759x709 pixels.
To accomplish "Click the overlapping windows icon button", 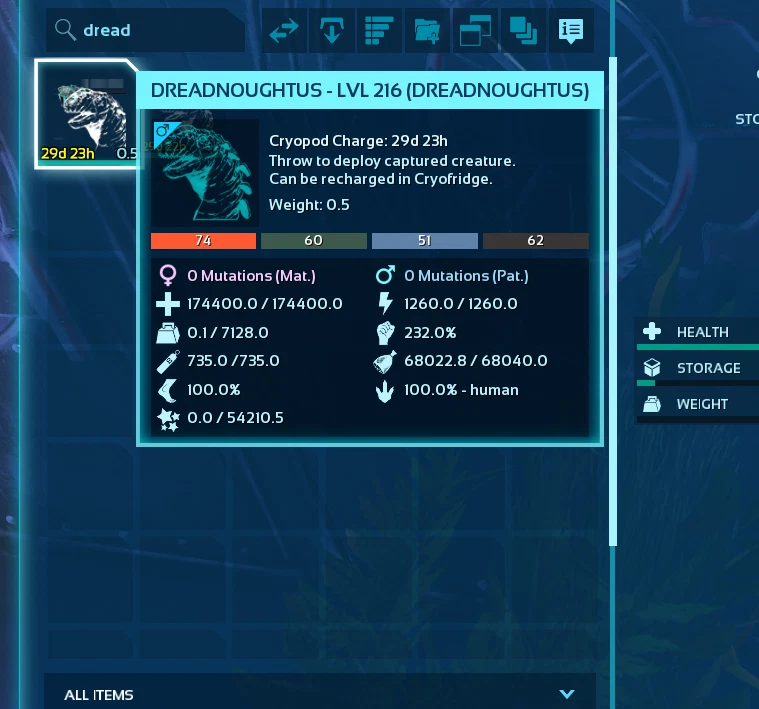I will click(x=474, y=31).
